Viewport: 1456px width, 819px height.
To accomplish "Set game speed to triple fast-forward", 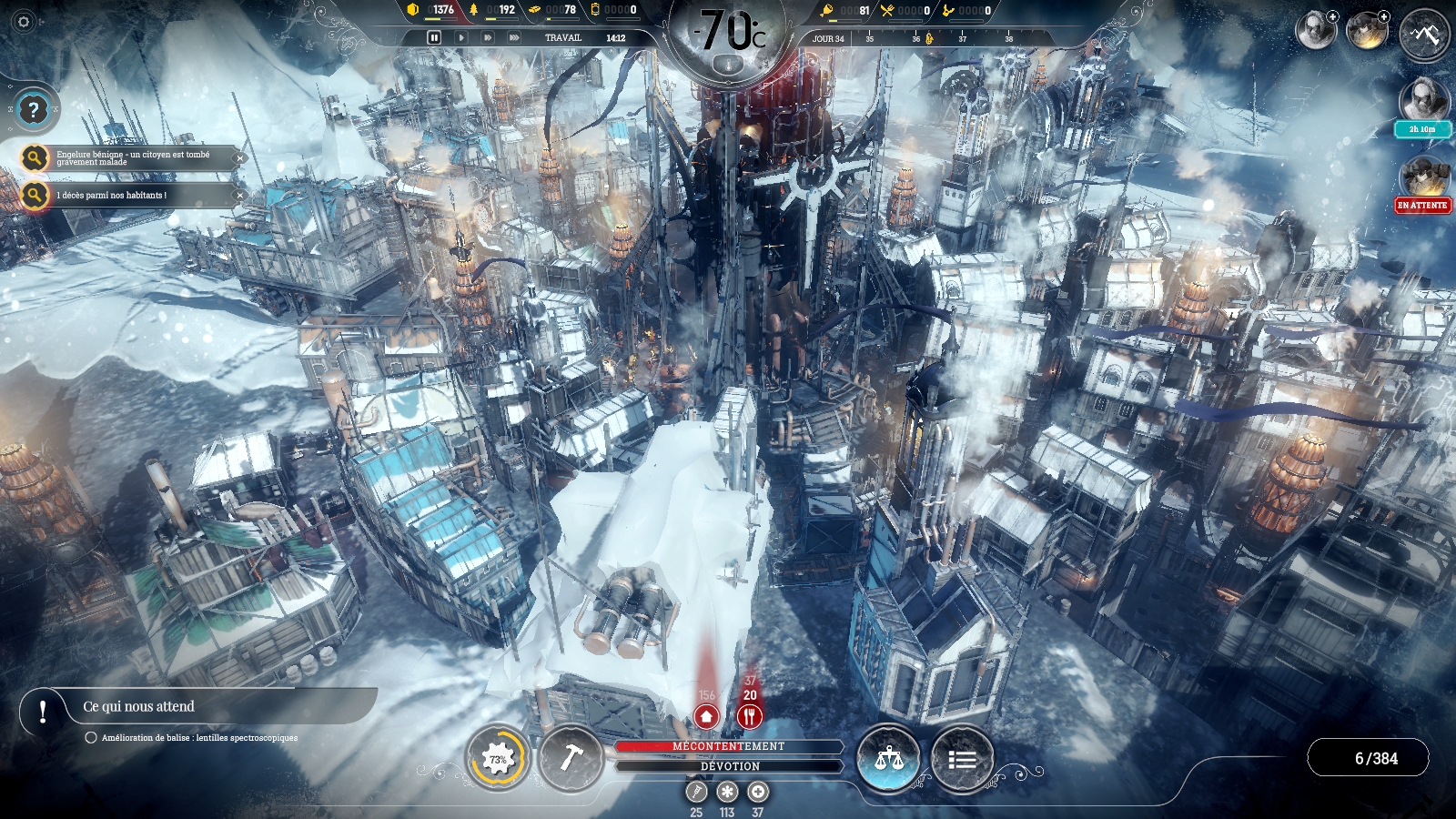I will 514,37.
